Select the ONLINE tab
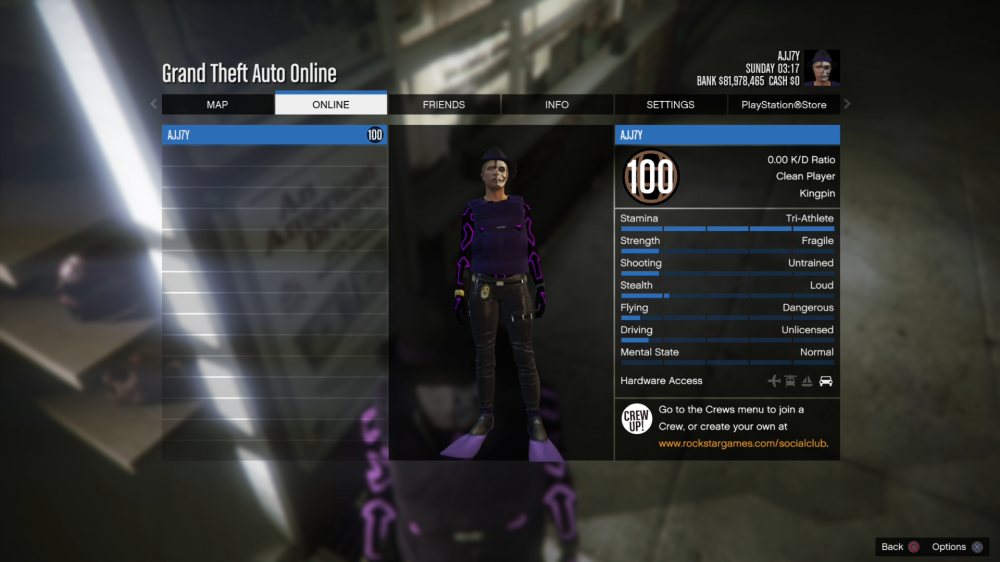 point(330,105)
